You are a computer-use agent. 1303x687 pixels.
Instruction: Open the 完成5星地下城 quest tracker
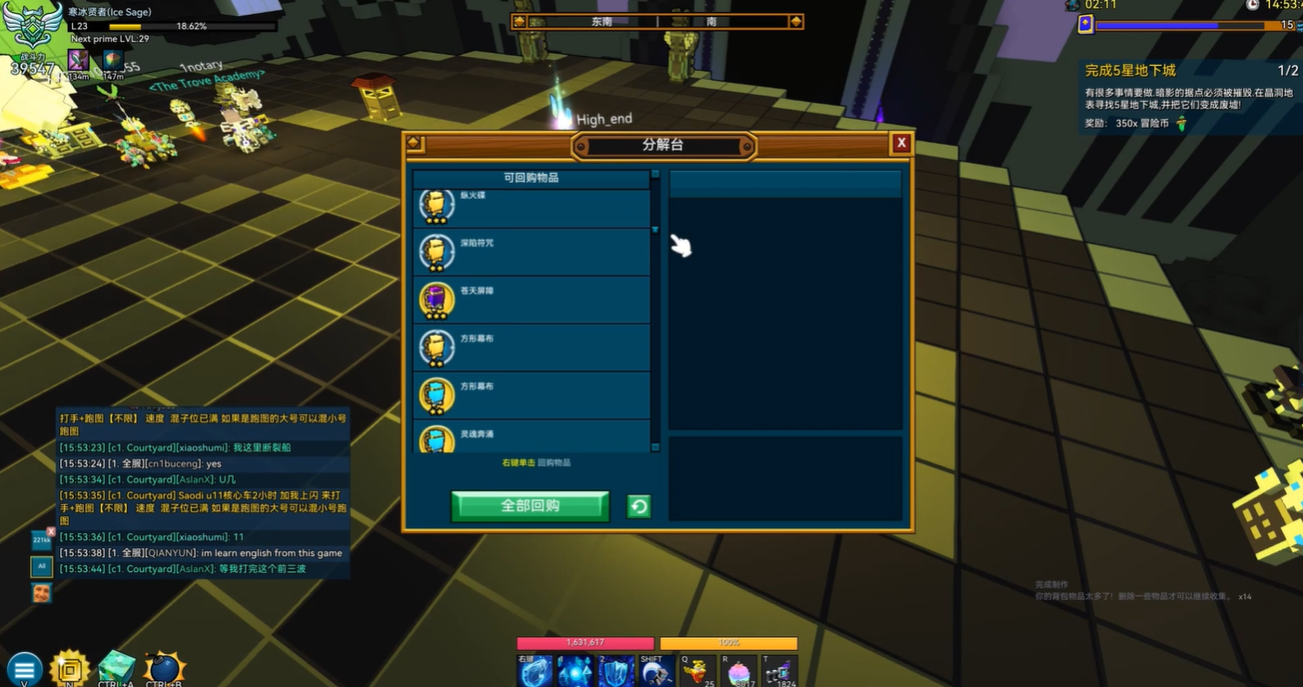(x=1131, y=71)
